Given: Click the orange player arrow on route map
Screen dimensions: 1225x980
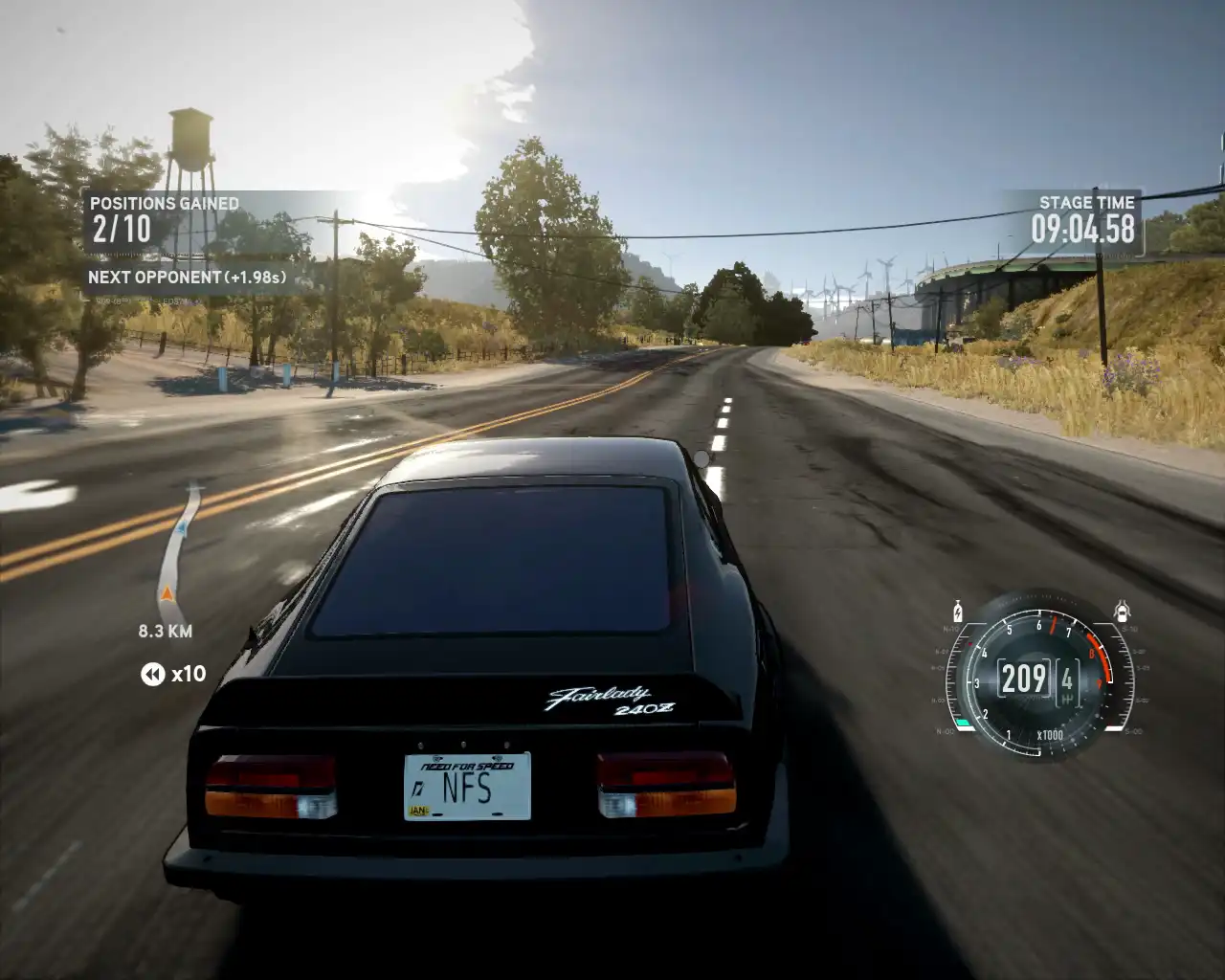Looking at the screenshot, I should [x=167, y=594].
